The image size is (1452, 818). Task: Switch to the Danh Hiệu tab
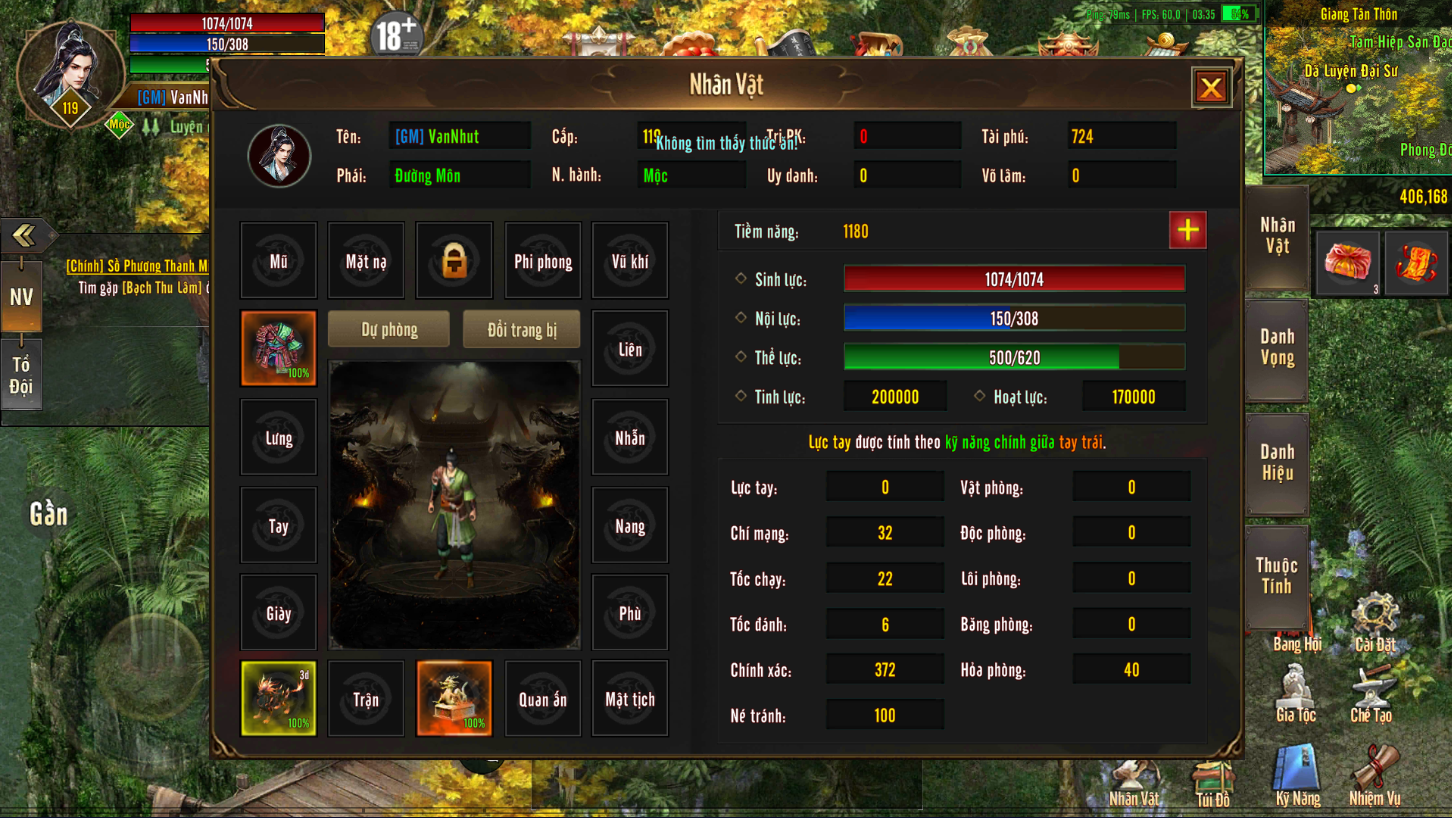[x=1277, y=463]
